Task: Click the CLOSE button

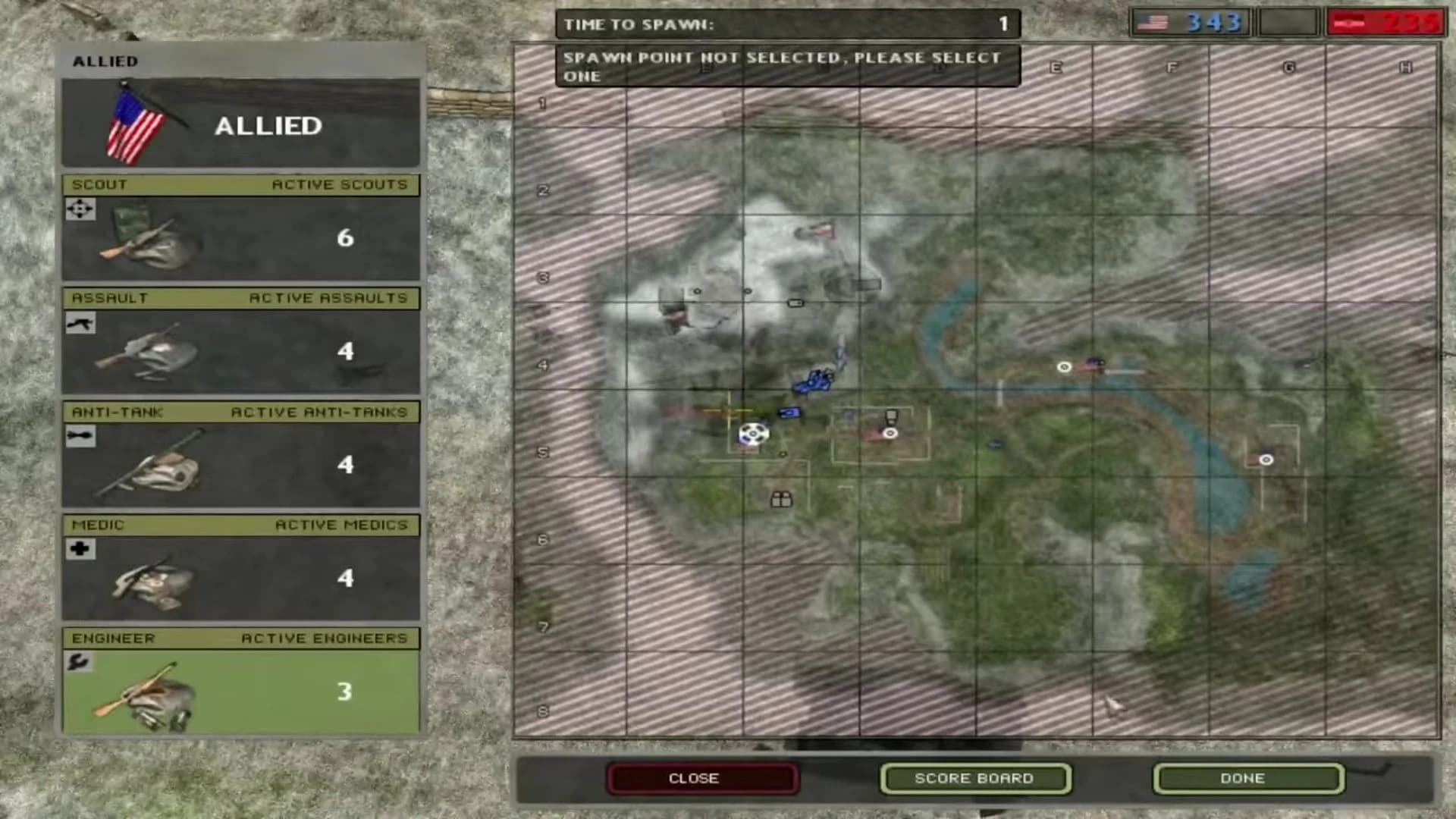Action: pyautogui.click(x=701, y=777)
